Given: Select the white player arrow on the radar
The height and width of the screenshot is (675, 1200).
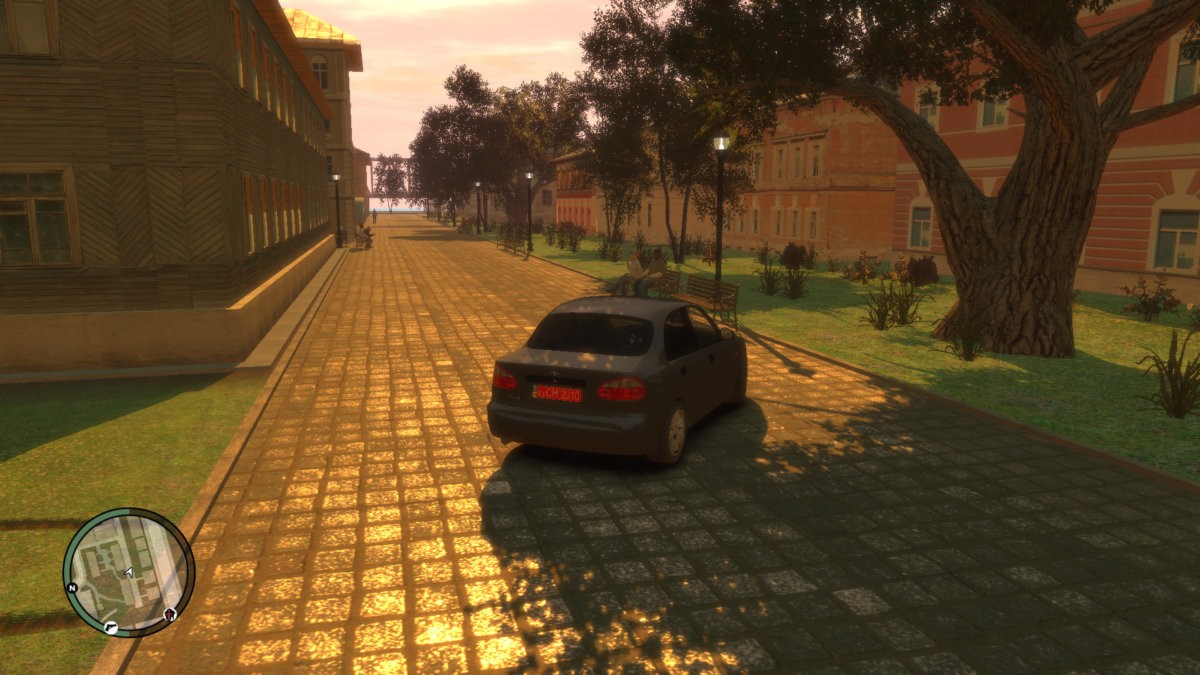Looking at the screenshot, I should click(128, 572).
